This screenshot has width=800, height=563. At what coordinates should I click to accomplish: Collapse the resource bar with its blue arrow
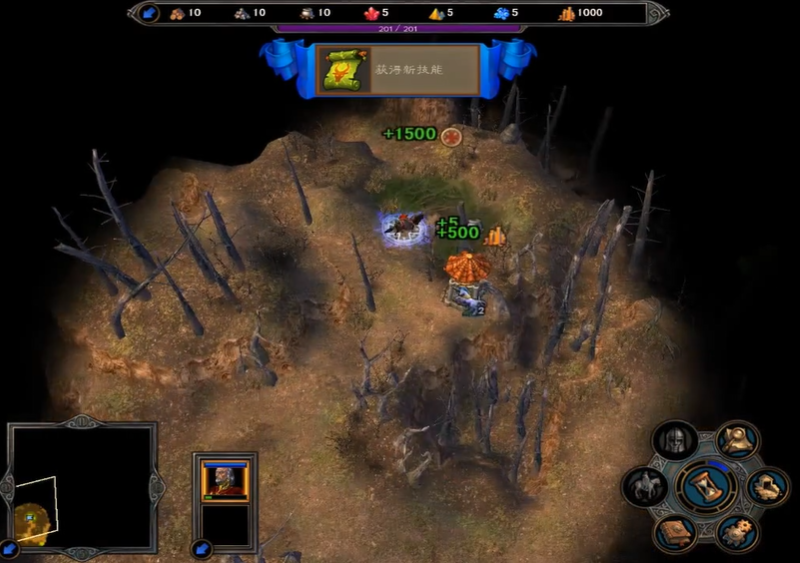click(x=149, y=13)
